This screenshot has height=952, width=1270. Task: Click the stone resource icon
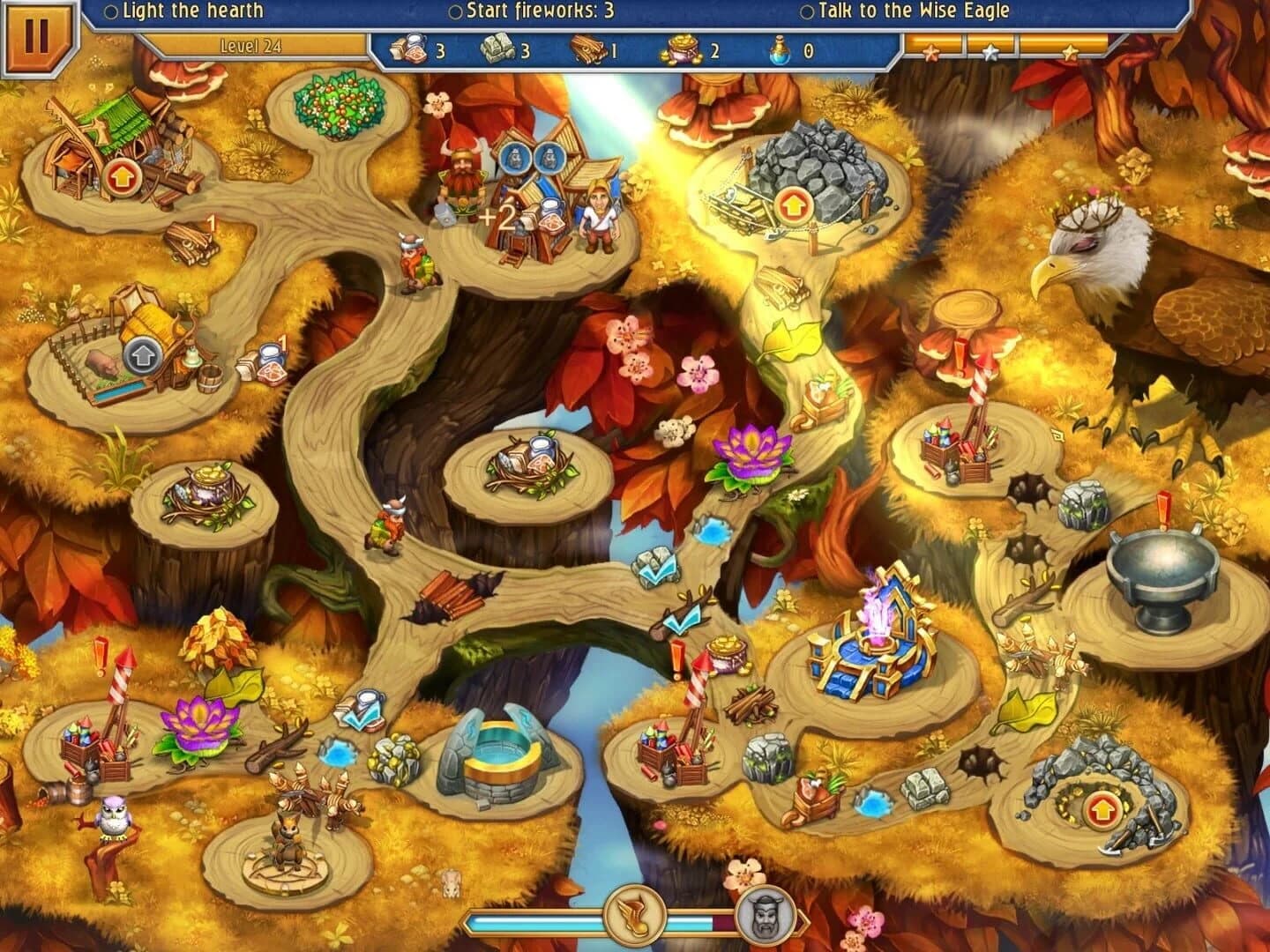(499, 50)
